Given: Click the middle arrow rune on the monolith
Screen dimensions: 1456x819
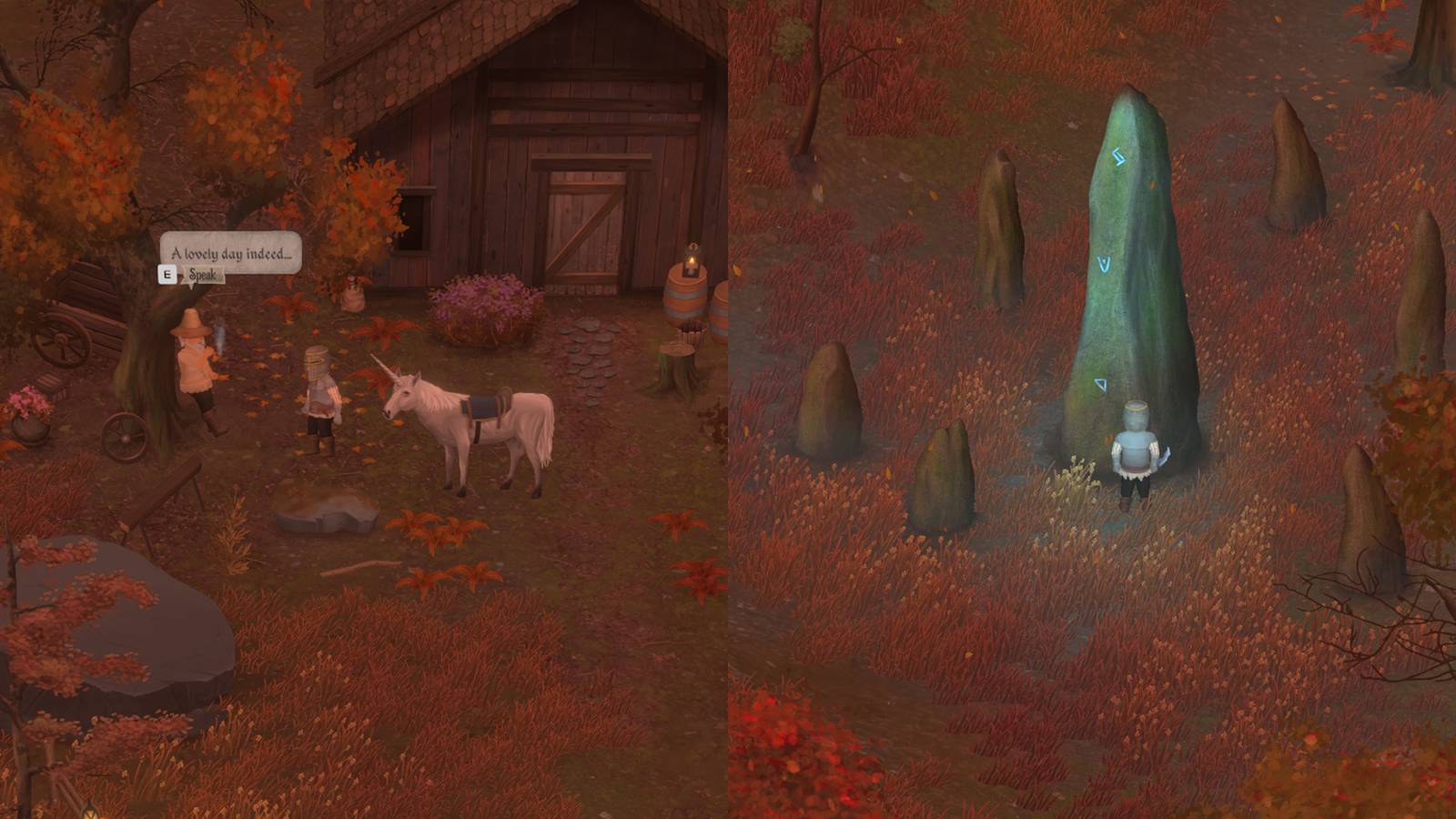Looking at the screenshot, I should point(1103,264).
